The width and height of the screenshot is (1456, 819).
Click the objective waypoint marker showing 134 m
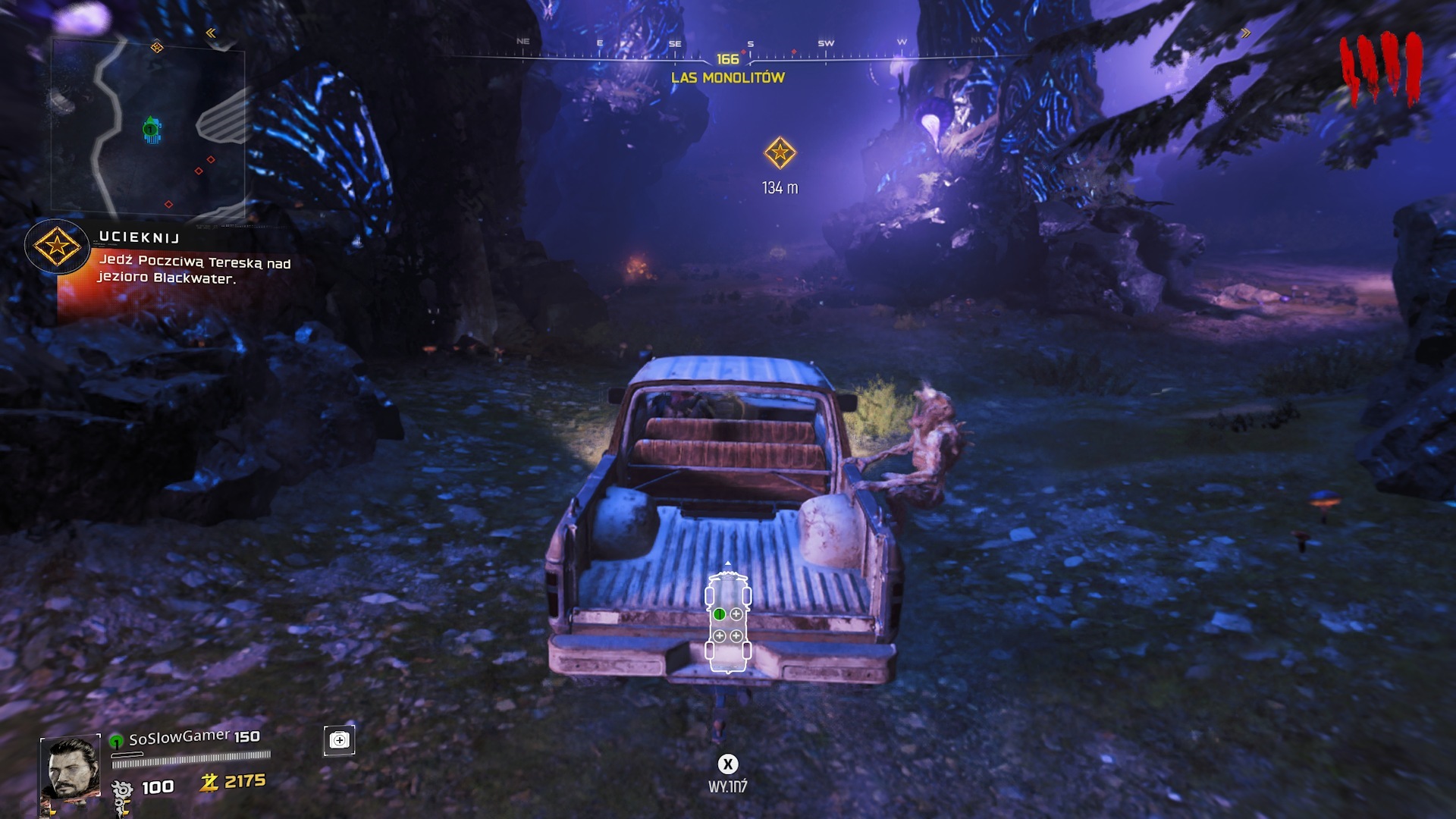780,153
